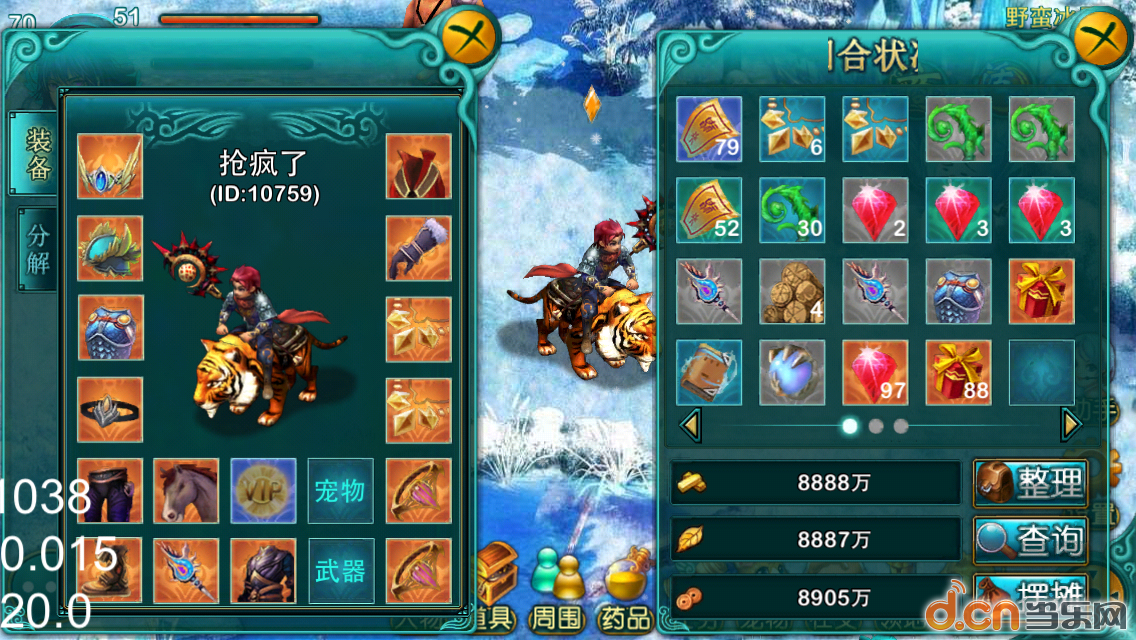Switch to the 分解 tab
The width and height of the screenshot is (1136, 640).
click(x=38, y=250)
